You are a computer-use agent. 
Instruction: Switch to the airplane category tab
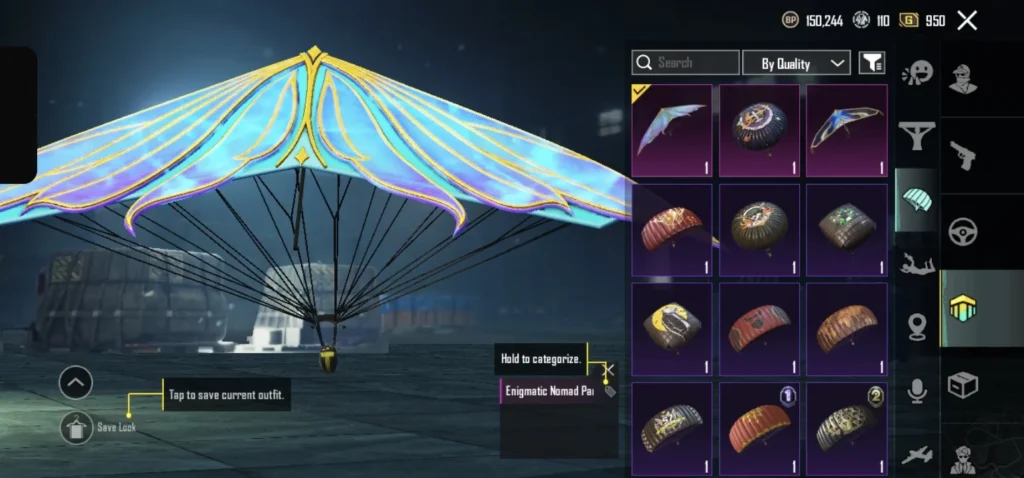[x=916, y=455]
